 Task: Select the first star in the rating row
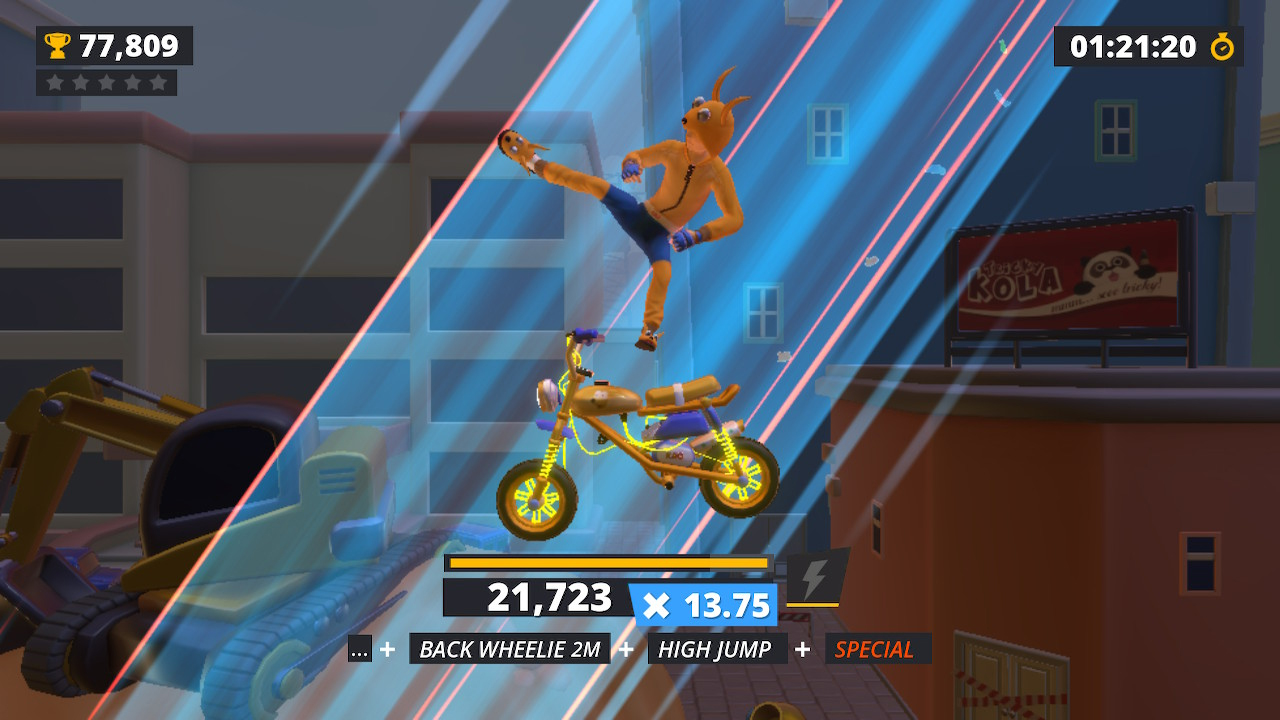pos(55,82)
